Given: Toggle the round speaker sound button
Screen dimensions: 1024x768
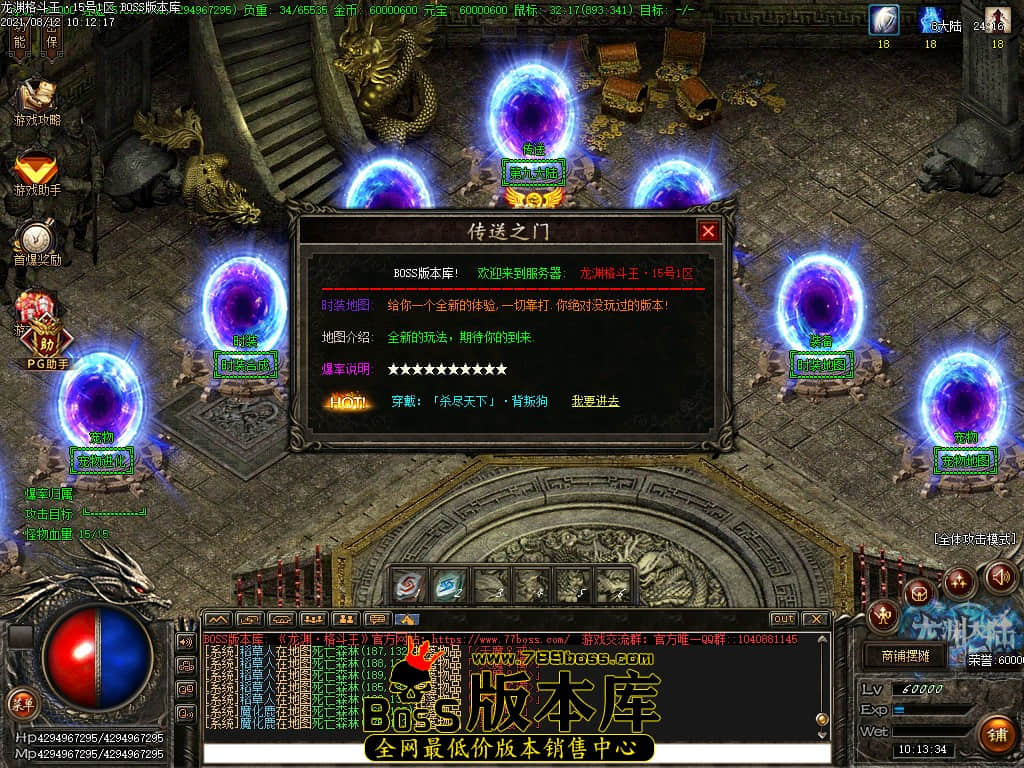Looking at the screenshot, I should point(1001,576).
